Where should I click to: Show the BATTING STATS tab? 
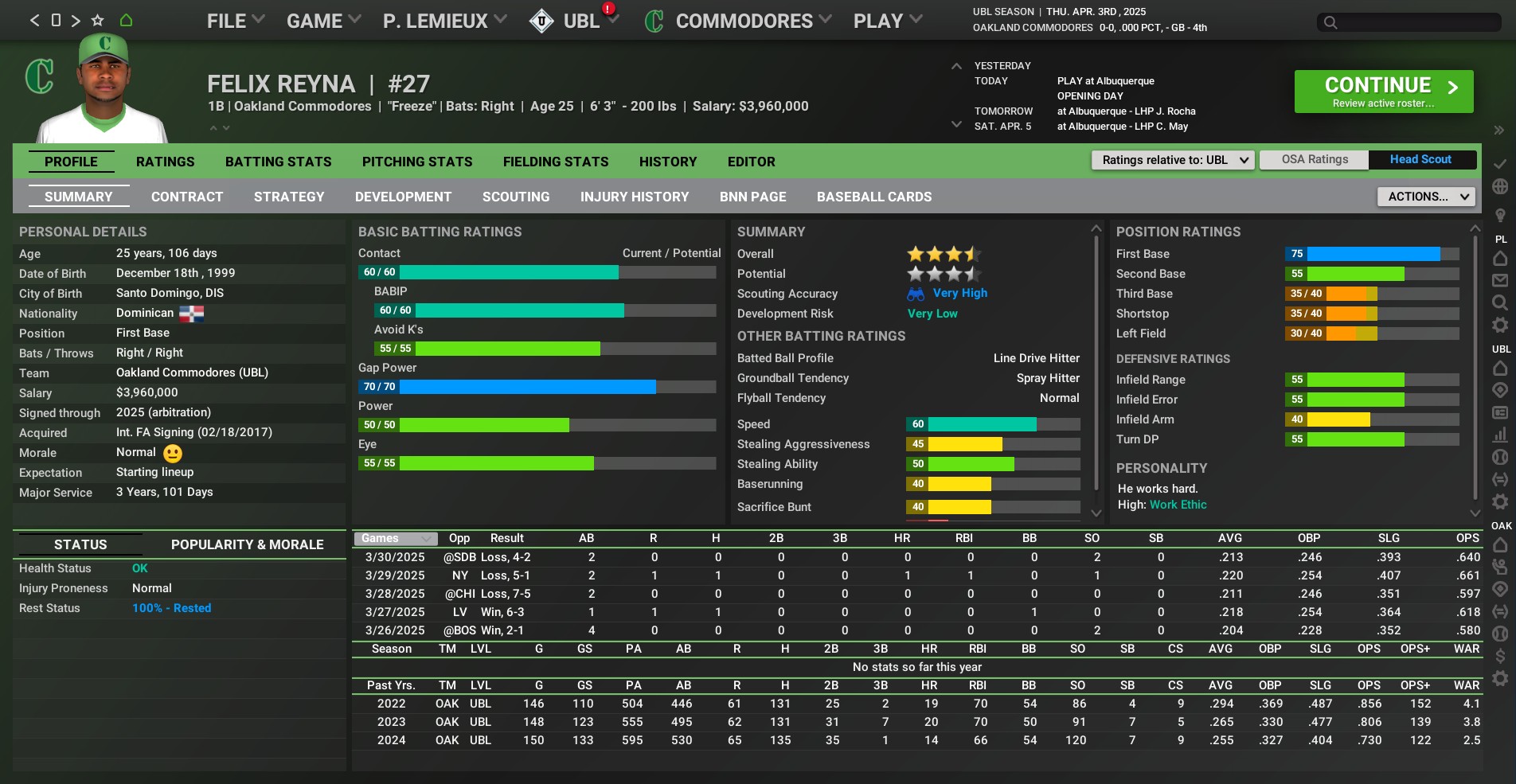click(x=278, y=162)
